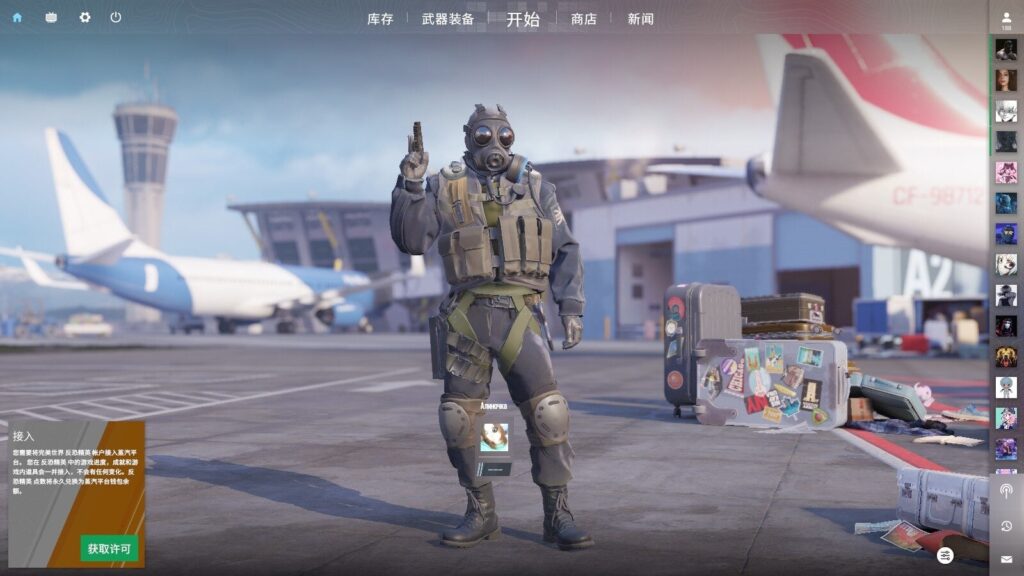This screenshot has height=576, width=1024.
Task: Open the friends list person icon
Action: pyautogui.click(x=1006, y=17)
